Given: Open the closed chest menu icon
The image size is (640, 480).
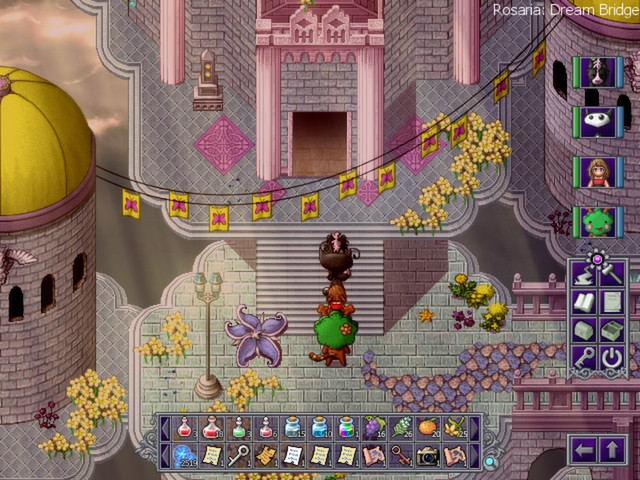Looking at the screenshot, I should point(585,329).
